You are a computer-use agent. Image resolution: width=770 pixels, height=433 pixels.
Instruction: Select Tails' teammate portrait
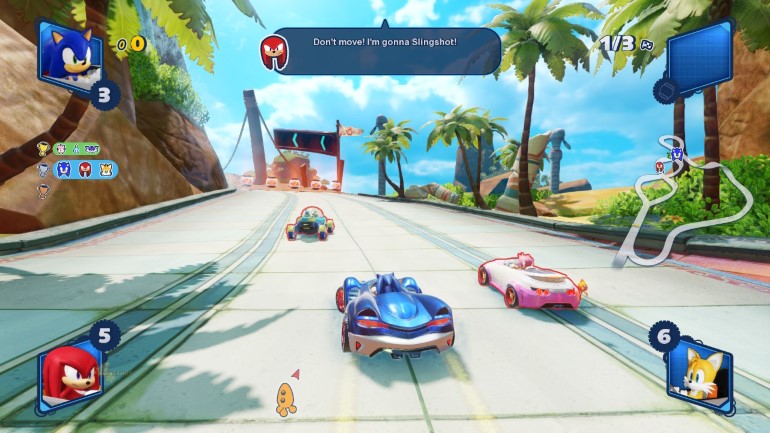[x=699, y=374]
